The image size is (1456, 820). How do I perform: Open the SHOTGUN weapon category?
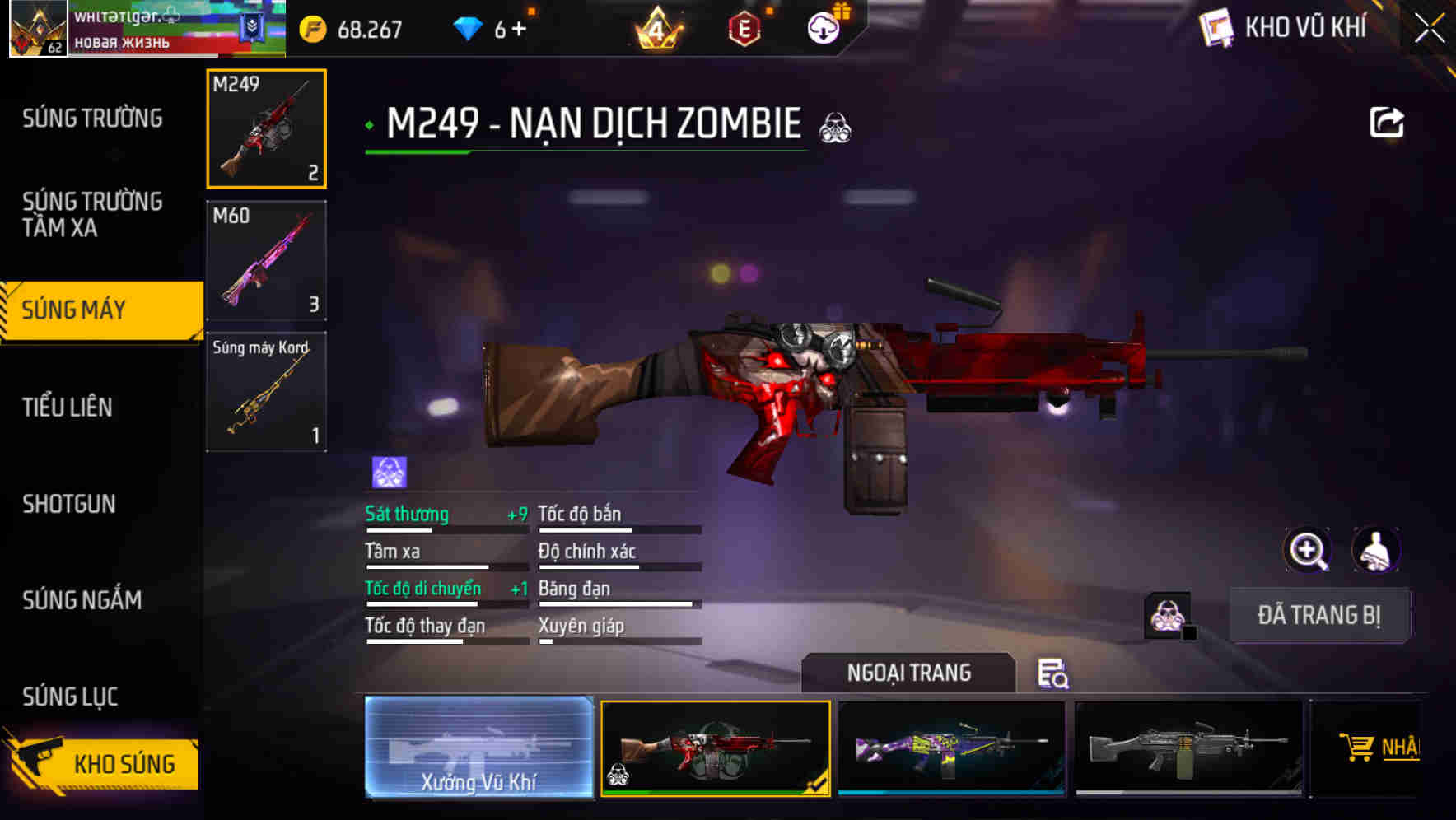[x=69, y=504]
